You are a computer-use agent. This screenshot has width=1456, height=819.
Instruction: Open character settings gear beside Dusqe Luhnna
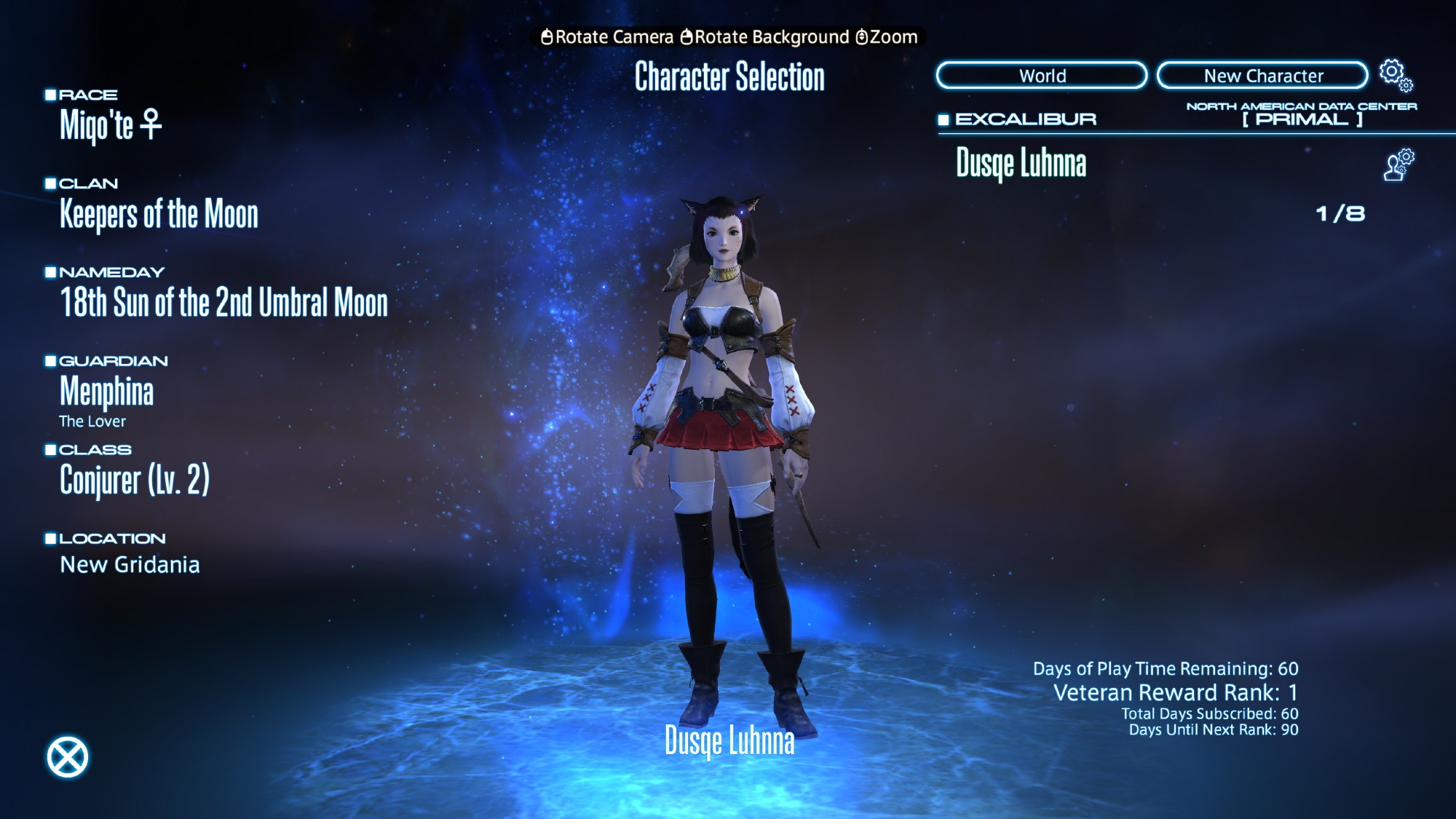1398,165
